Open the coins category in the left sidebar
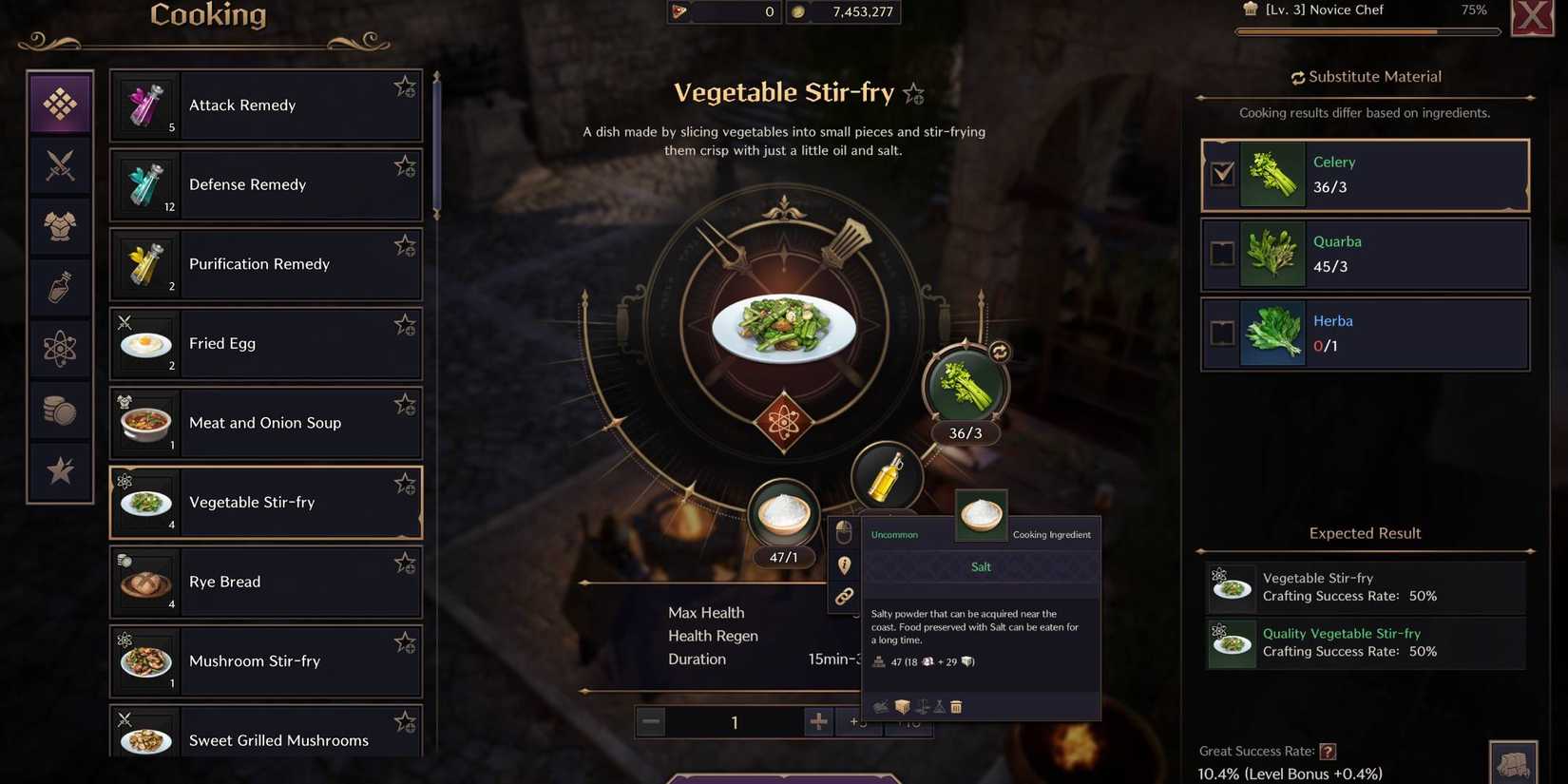This screenshot has width=1568, height=784. click(x=60, y=410)
